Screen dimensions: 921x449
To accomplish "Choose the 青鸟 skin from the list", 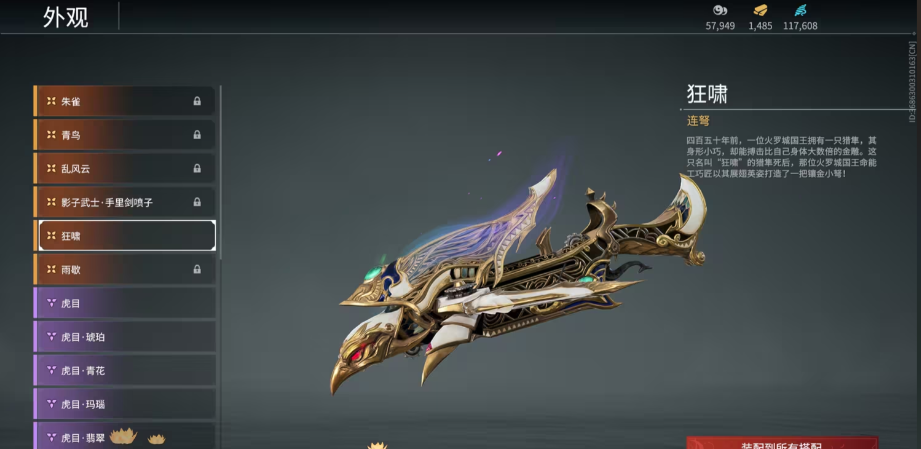I will click(124, 135).
